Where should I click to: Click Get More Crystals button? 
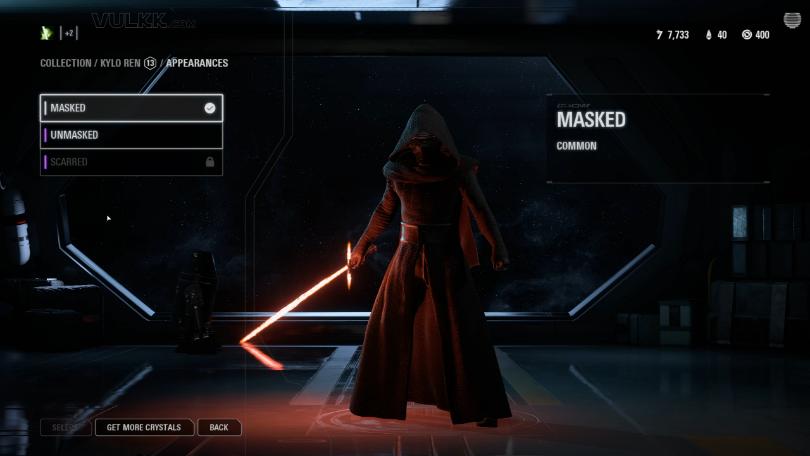144,427
